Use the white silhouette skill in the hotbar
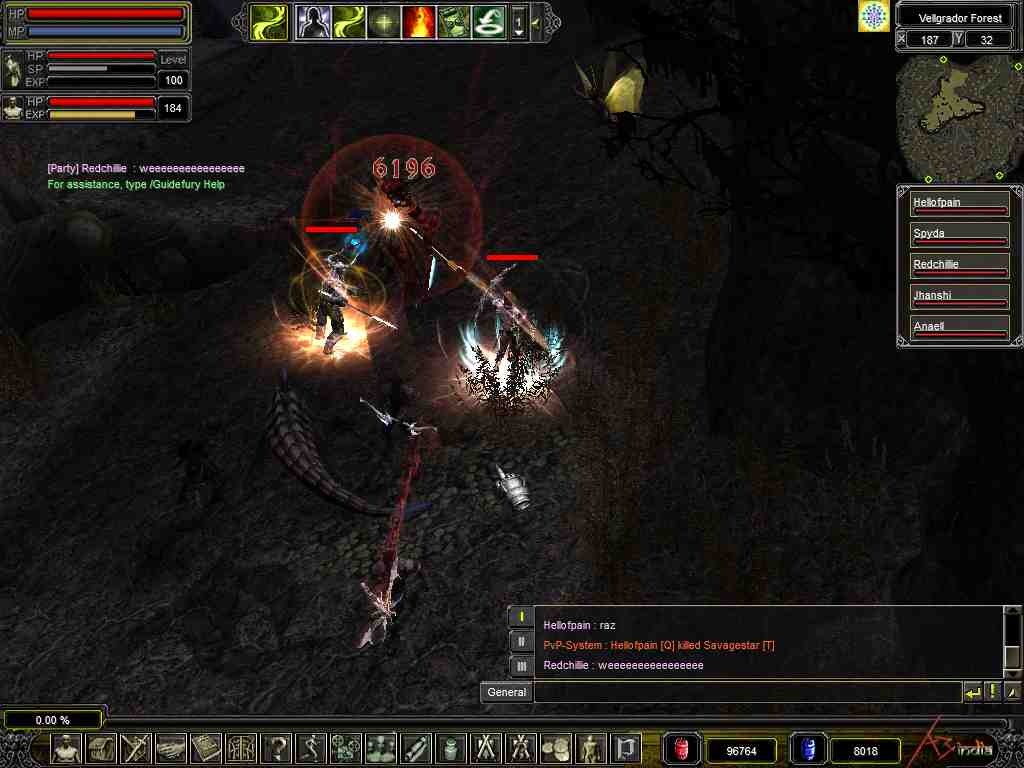This screenshot has height=768, width=1024. 313,21
